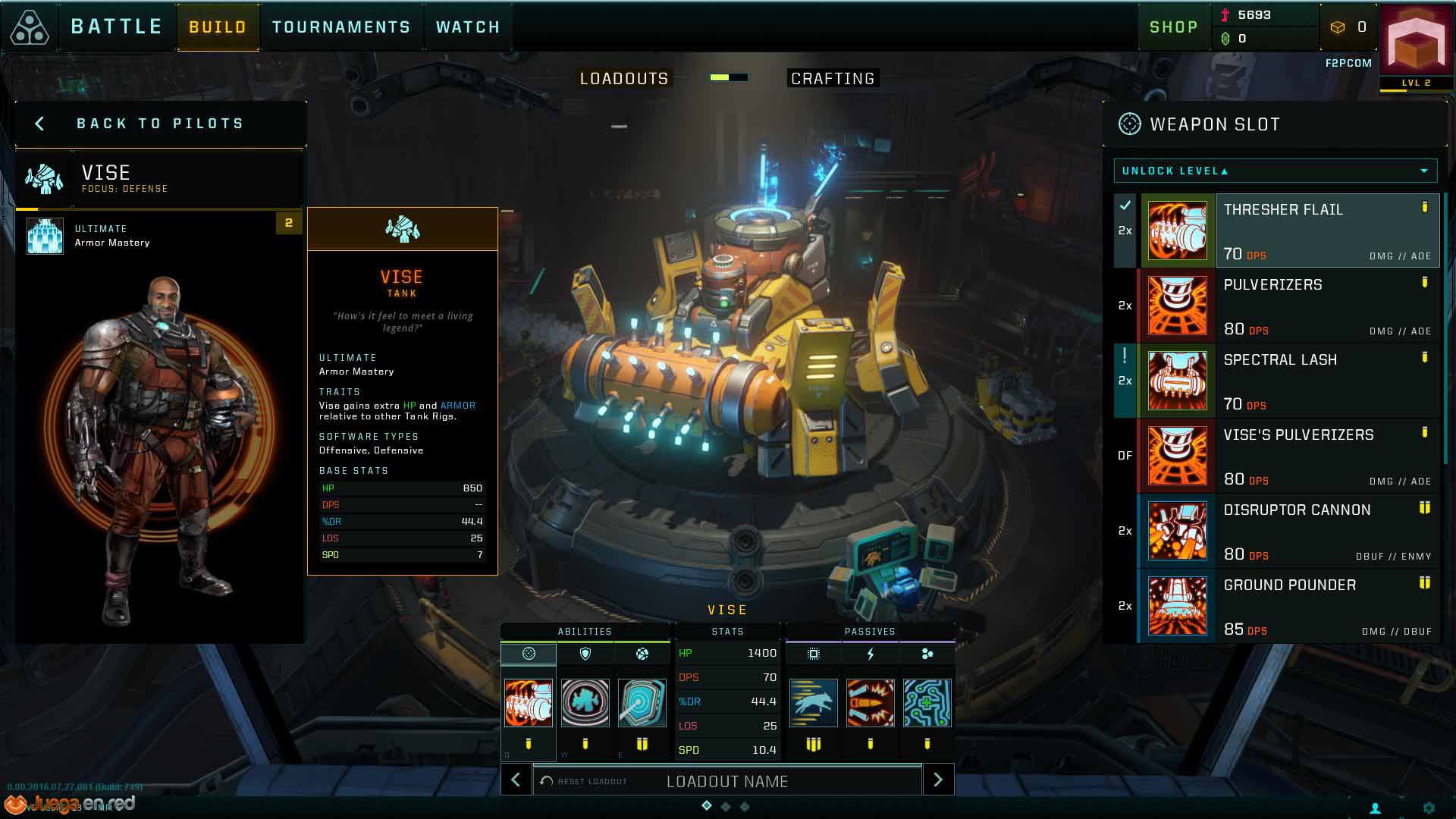Reset the current loadout

(x=584, y=781)
